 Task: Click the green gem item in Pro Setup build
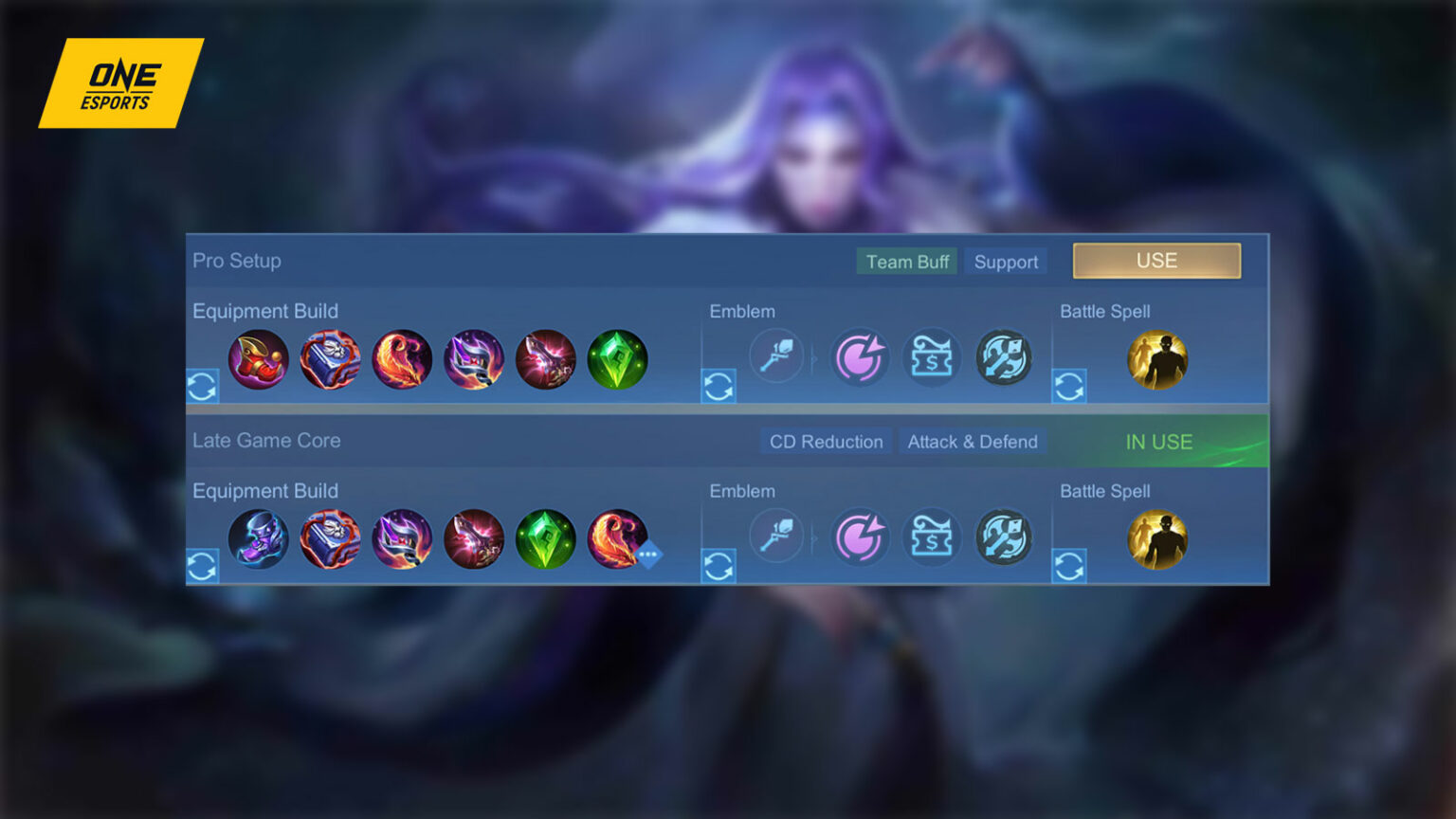pos(618,358)
